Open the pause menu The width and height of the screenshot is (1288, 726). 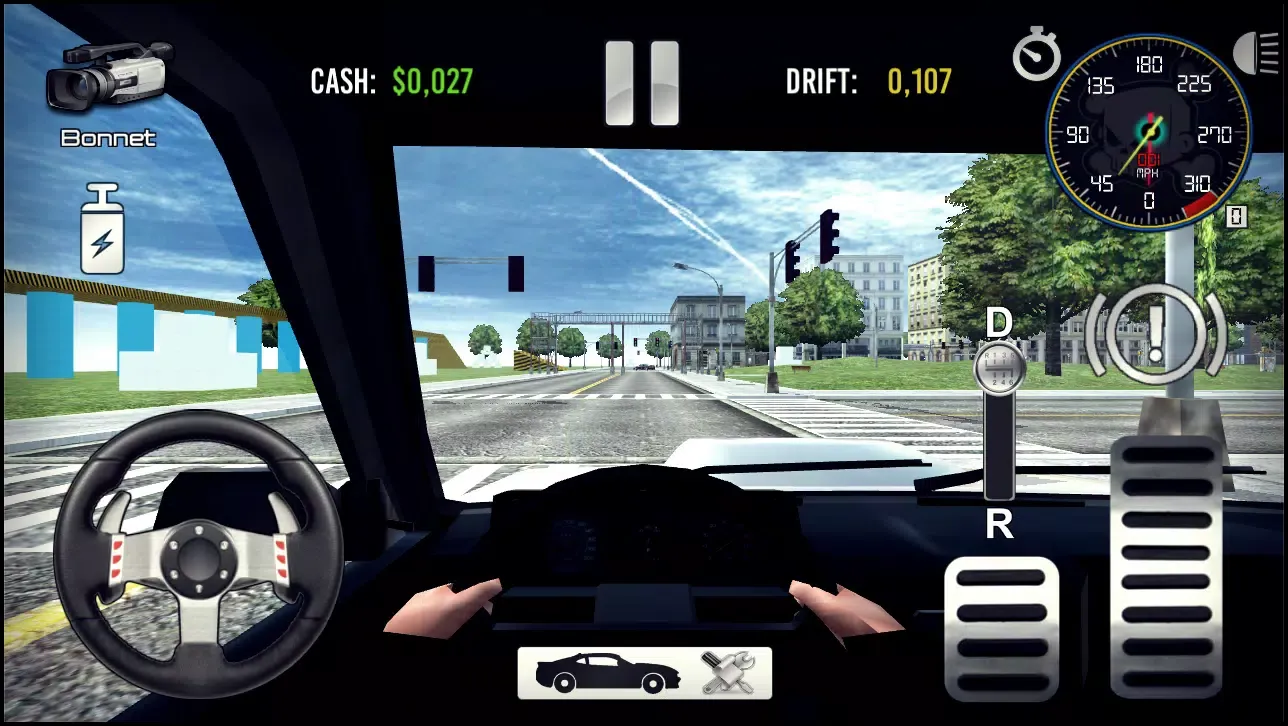click(643, 82)
